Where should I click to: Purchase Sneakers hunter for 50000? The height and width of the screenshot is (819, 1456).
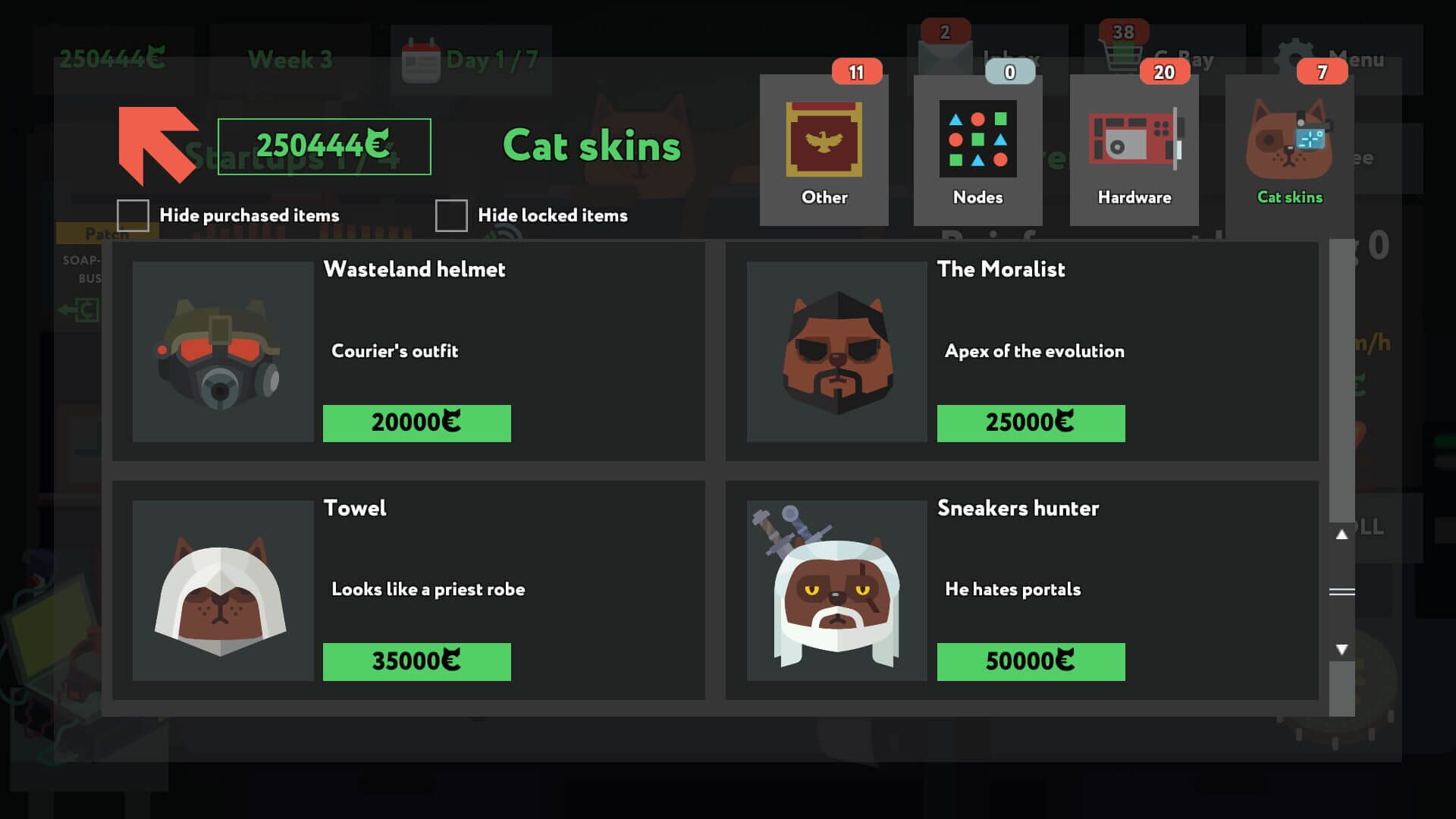pos(1030,661)
